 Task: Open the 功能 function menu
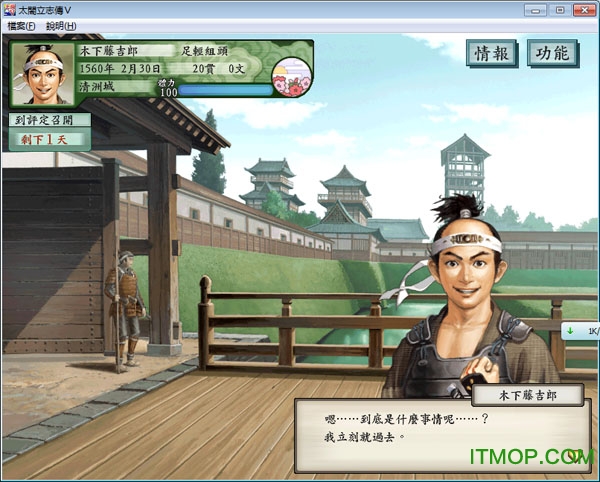click(x=552, y=54)
